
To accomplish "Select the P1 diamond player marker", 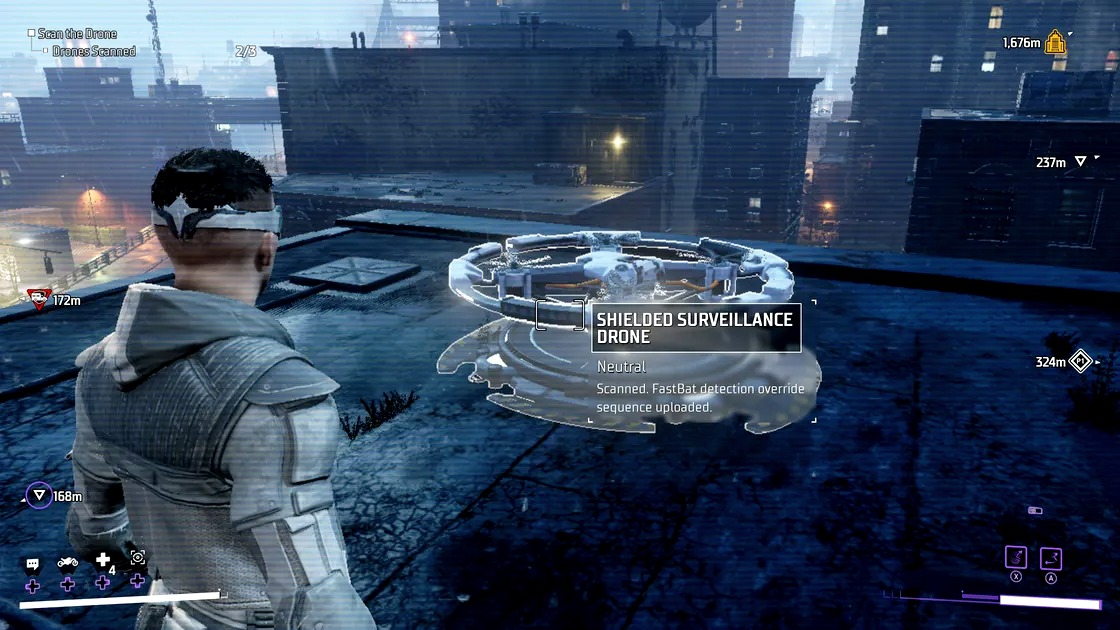I will (x=1081, y=361).
